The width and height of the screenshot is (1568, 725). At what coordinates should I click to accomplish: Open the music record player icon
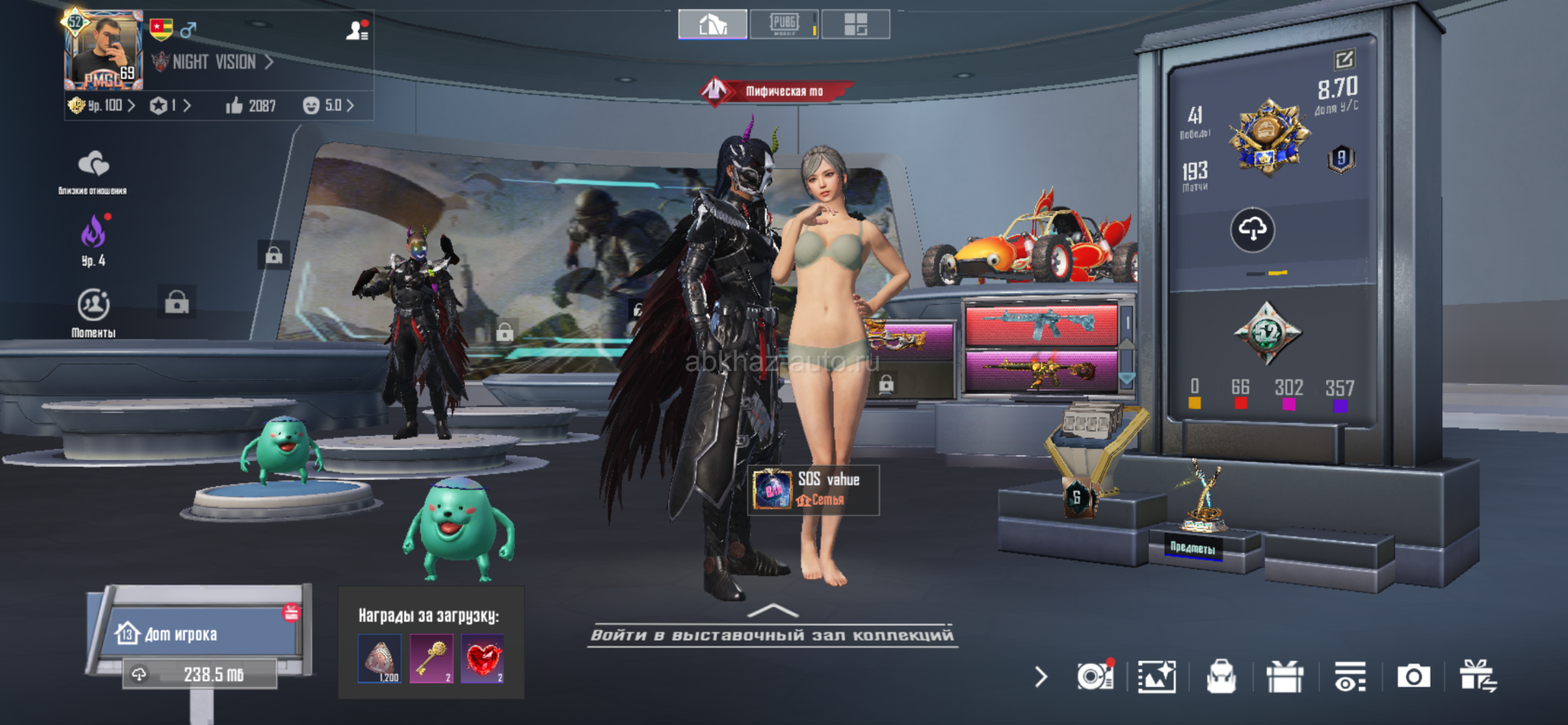[x=1094, y=676]
